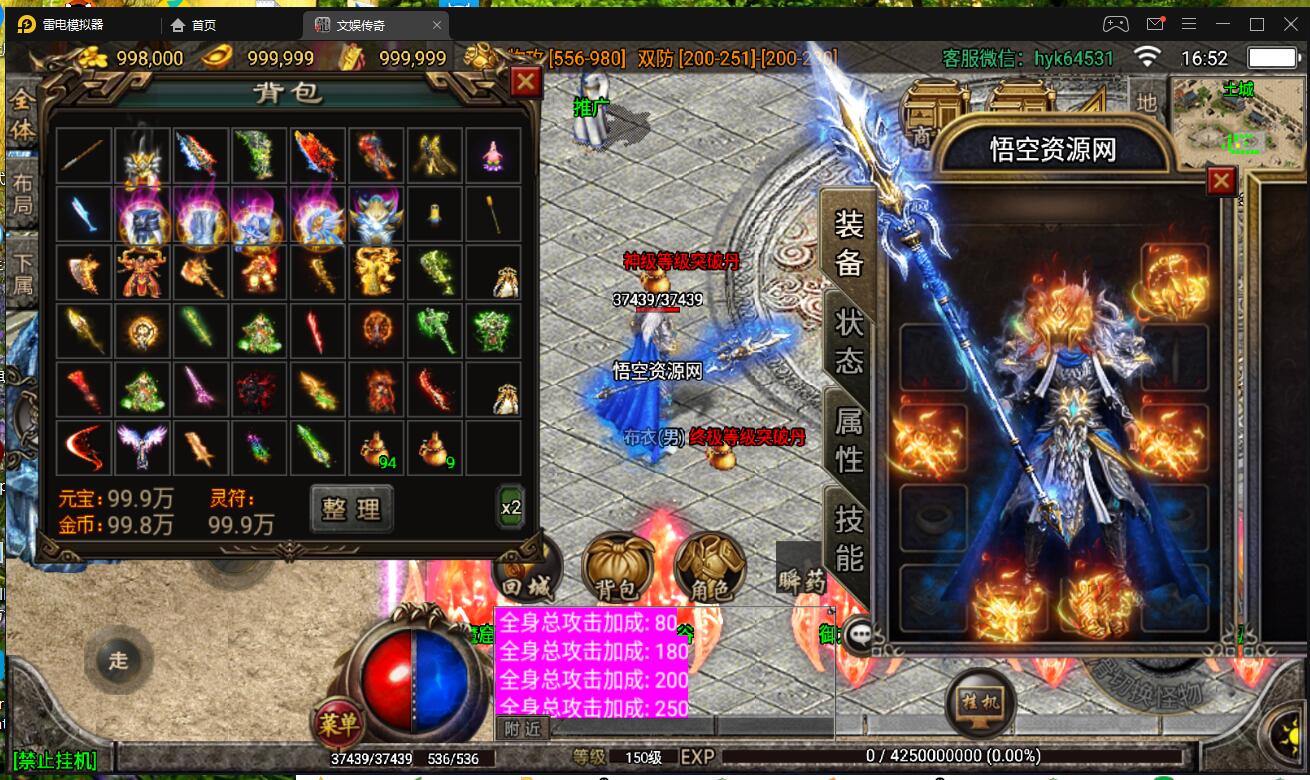Close the character equipment panel
Viewport: 1310px width, 780px height.
1221,181
